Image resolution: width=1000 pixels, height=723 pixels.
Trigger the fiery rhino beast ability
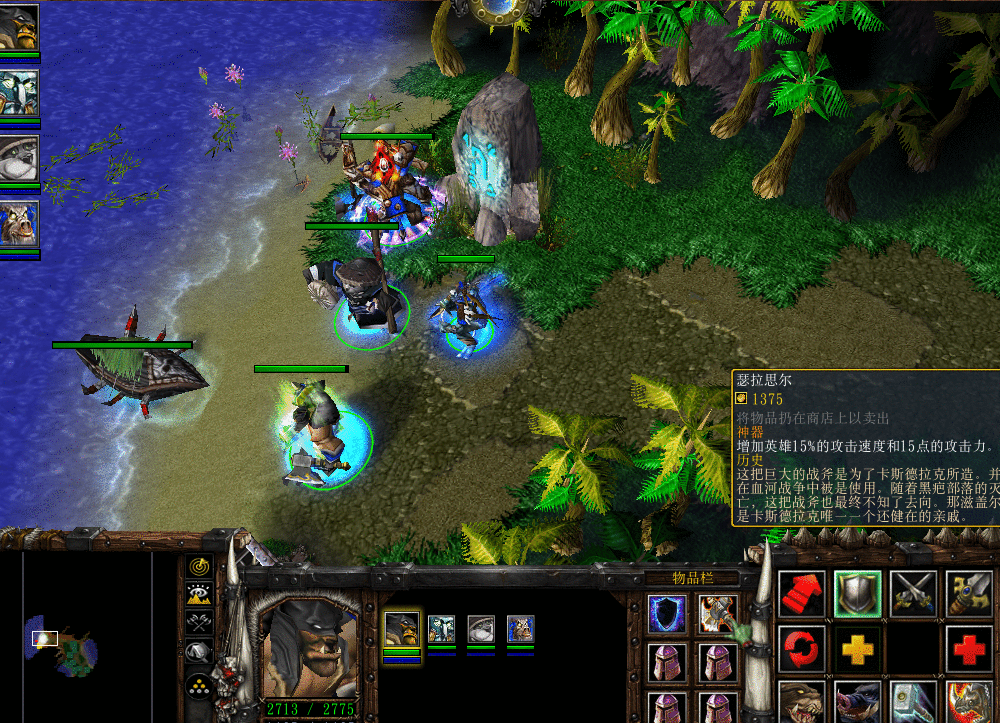pos(969,702)
